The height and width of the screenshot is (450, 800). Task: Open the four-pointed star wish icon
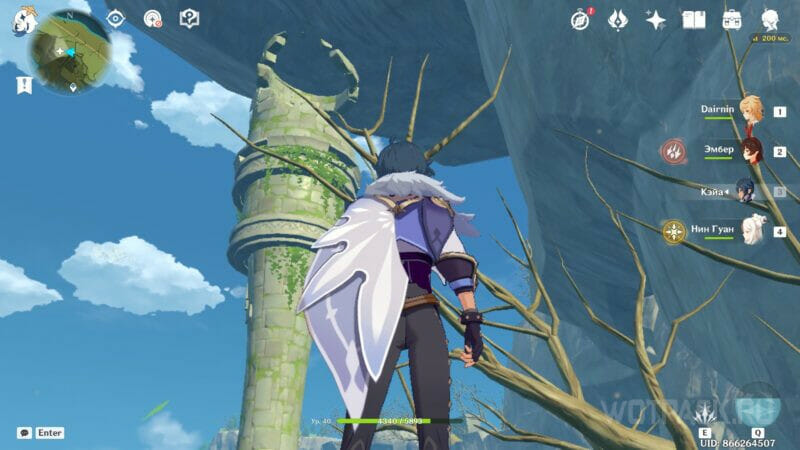pos(656,19)
